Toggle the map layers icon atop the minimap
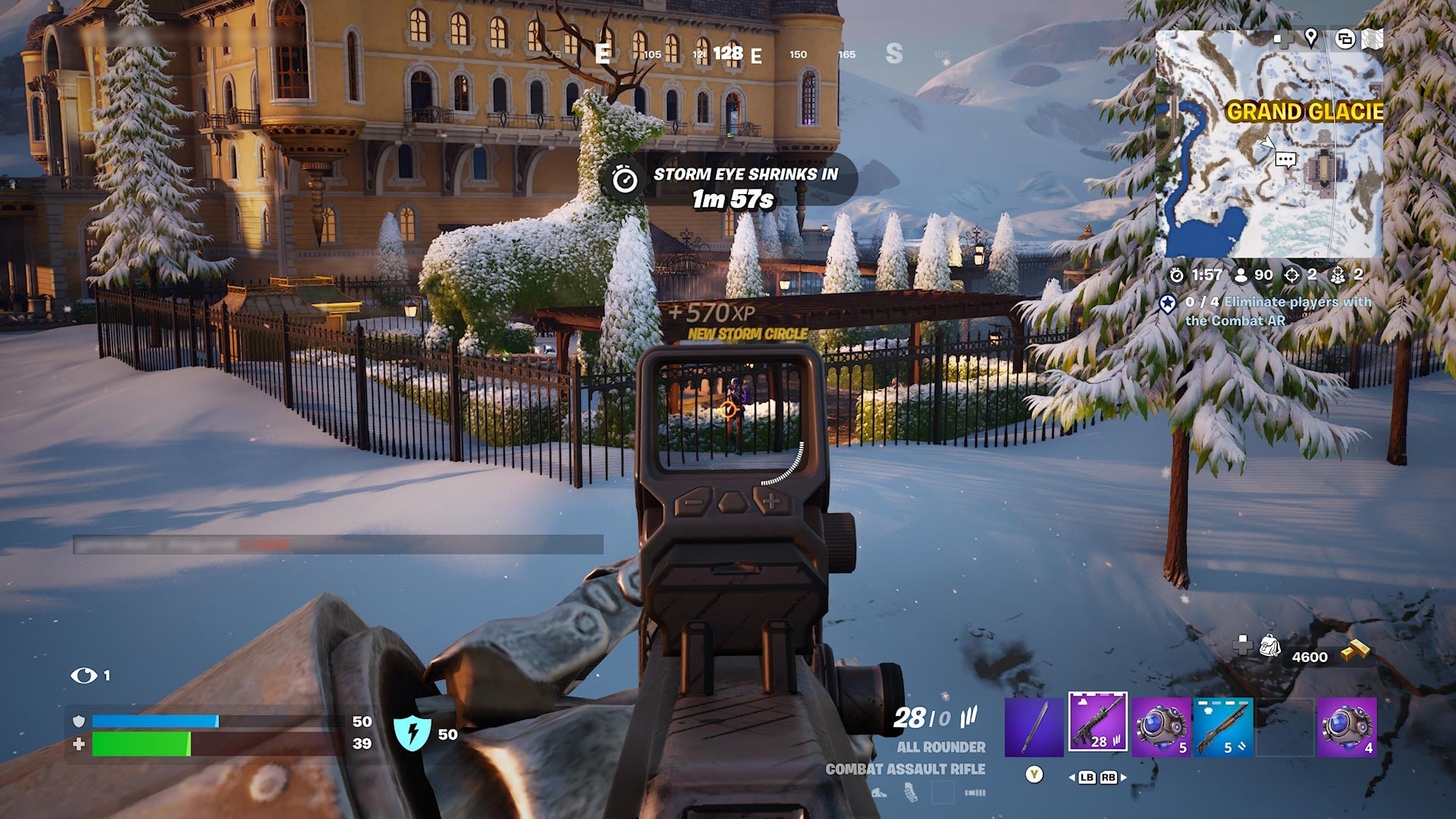Screen dimensions: 1456x819 (1346, 39)
